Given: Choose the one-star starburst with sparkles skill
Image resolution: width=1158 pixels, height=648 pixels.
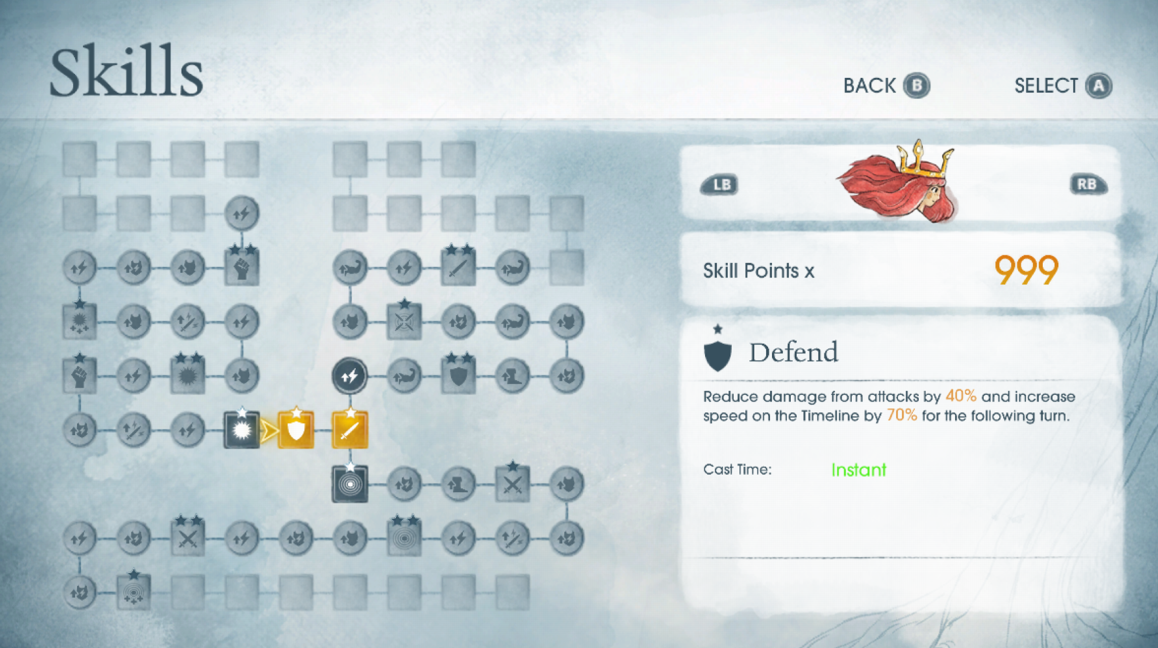Looking at the screenshot, I should [80, 322].
